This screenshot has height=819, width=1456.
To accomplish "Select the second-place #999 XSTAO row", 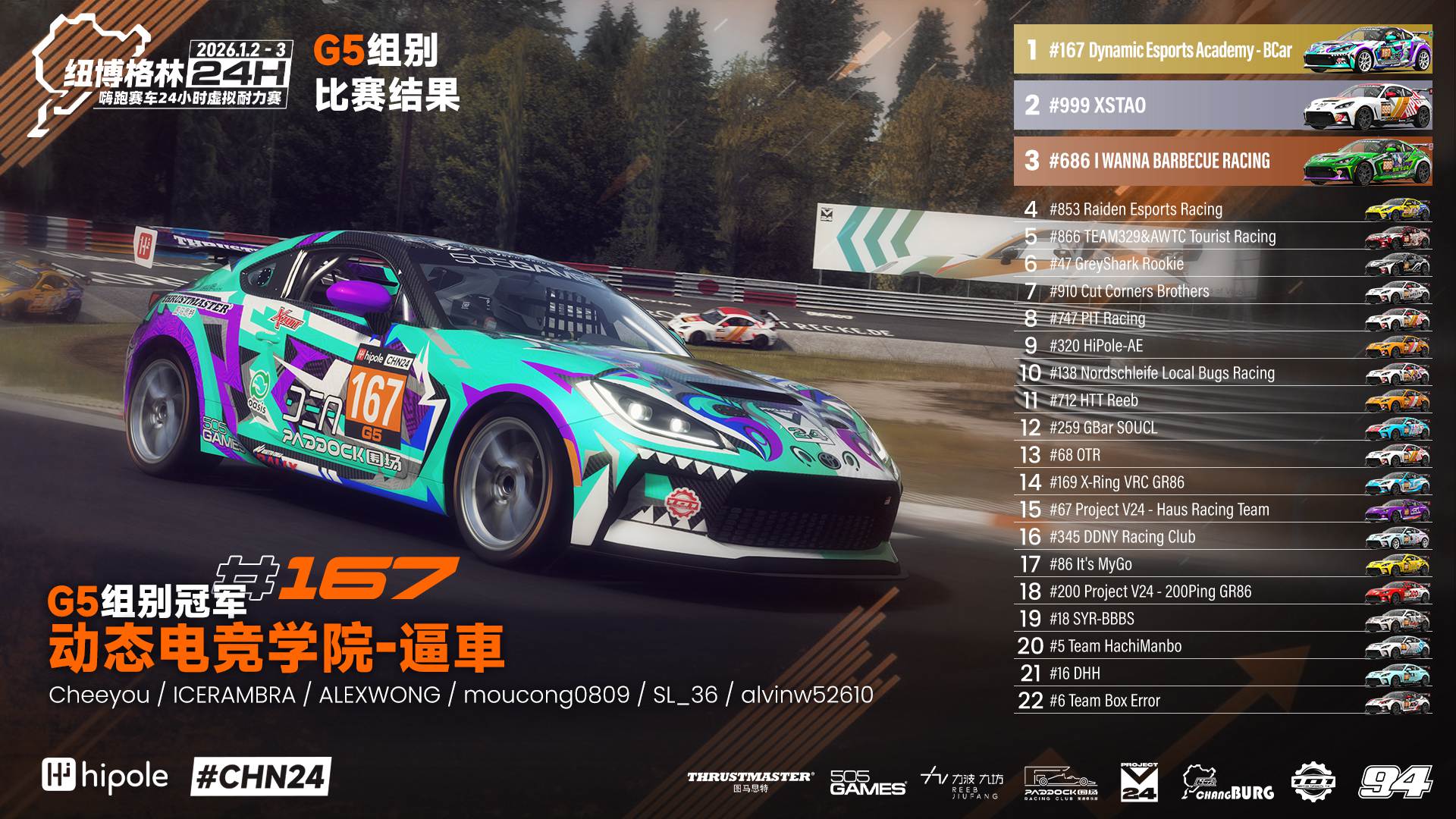I will (x=1222, y=105).
